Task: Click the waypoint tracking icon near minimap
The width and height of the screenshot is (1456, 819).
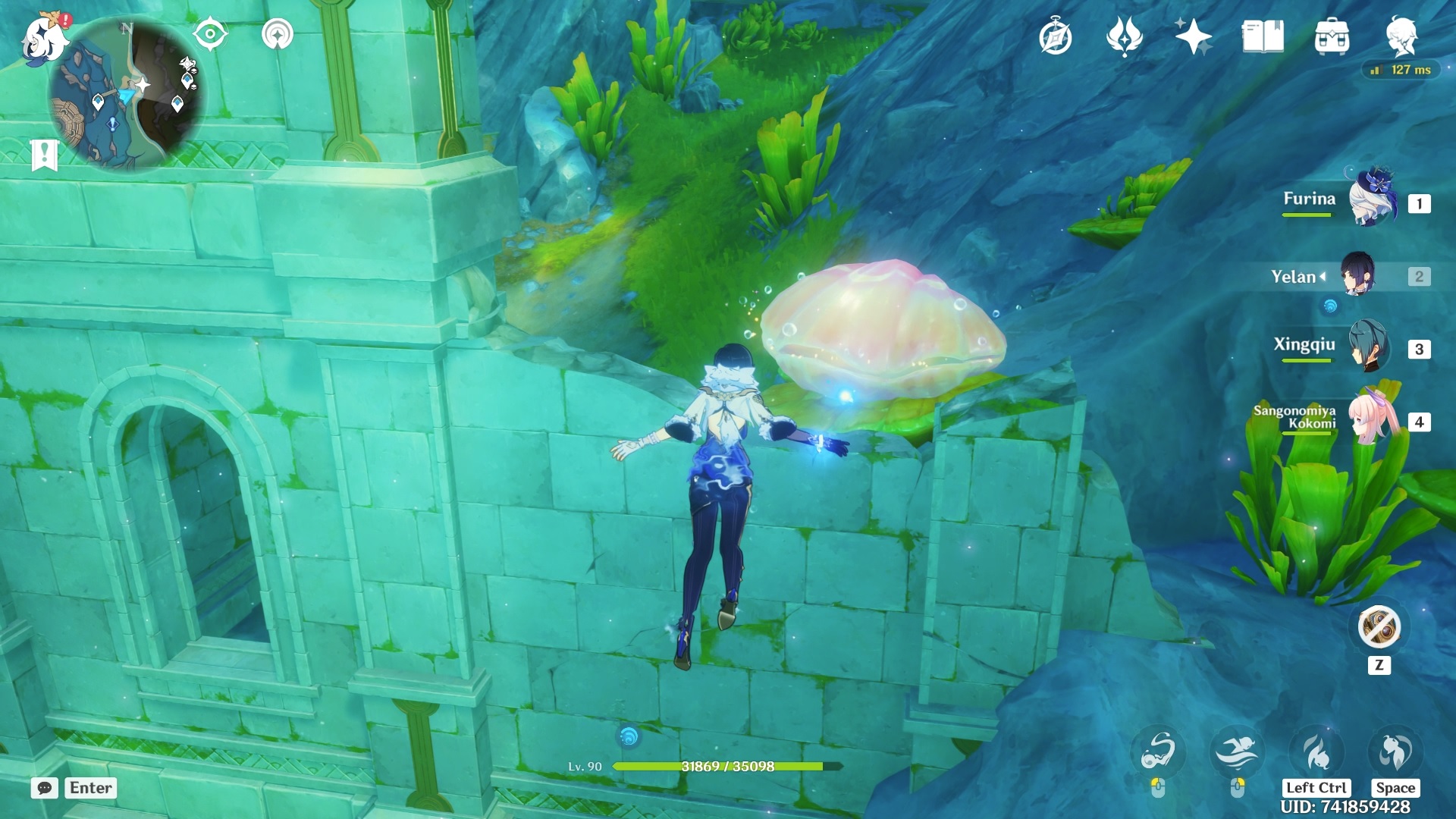Action: coord(278,33)
